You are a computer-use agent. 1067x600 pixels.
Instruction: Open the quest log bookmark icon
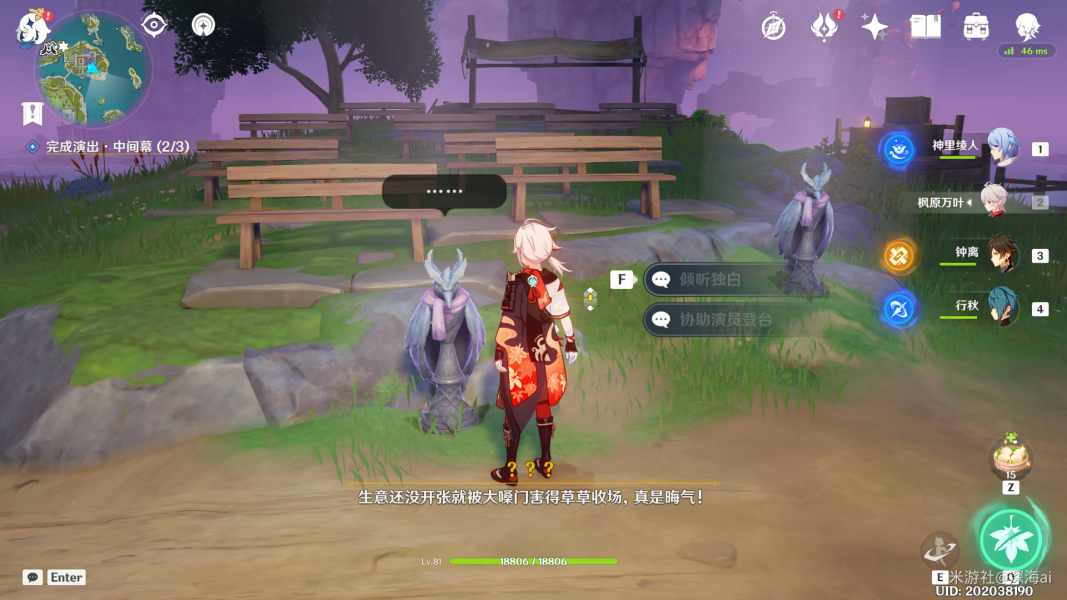(32, 113)
